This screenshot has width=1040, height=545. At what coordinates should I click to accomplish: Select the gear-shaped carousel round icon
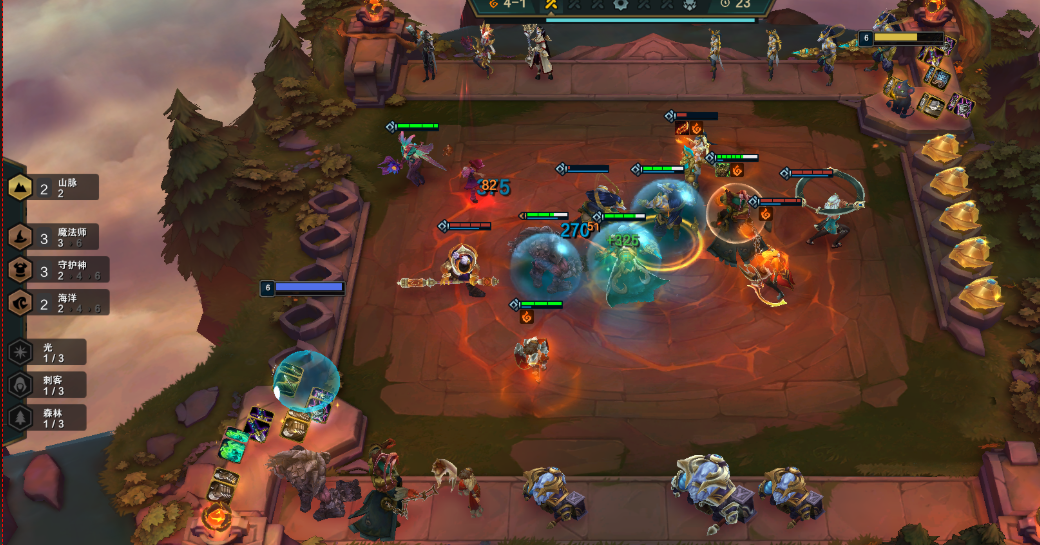620,4
